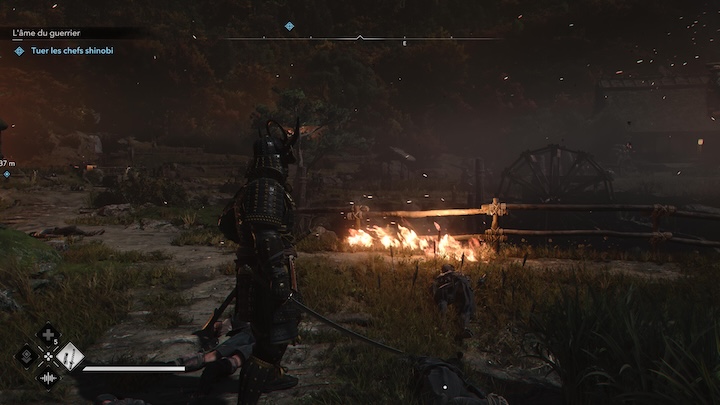Activate the sound-wave ability slot
The width and height of the screenshot is (720, 405).
click(x=48, y=377)
